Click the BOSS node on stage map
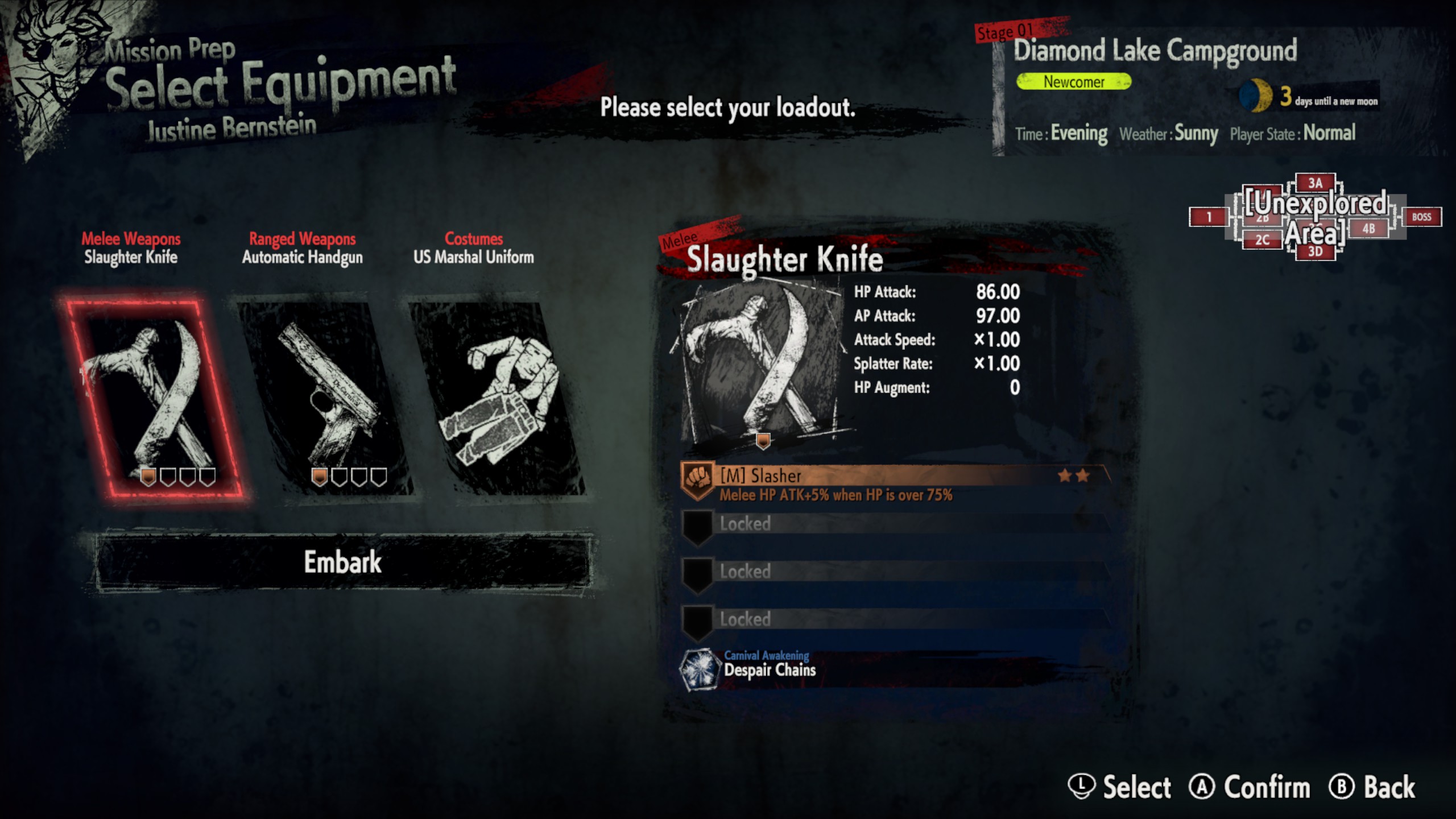The height and width of the screenshot is (819, 1456). coord(1421,217)
